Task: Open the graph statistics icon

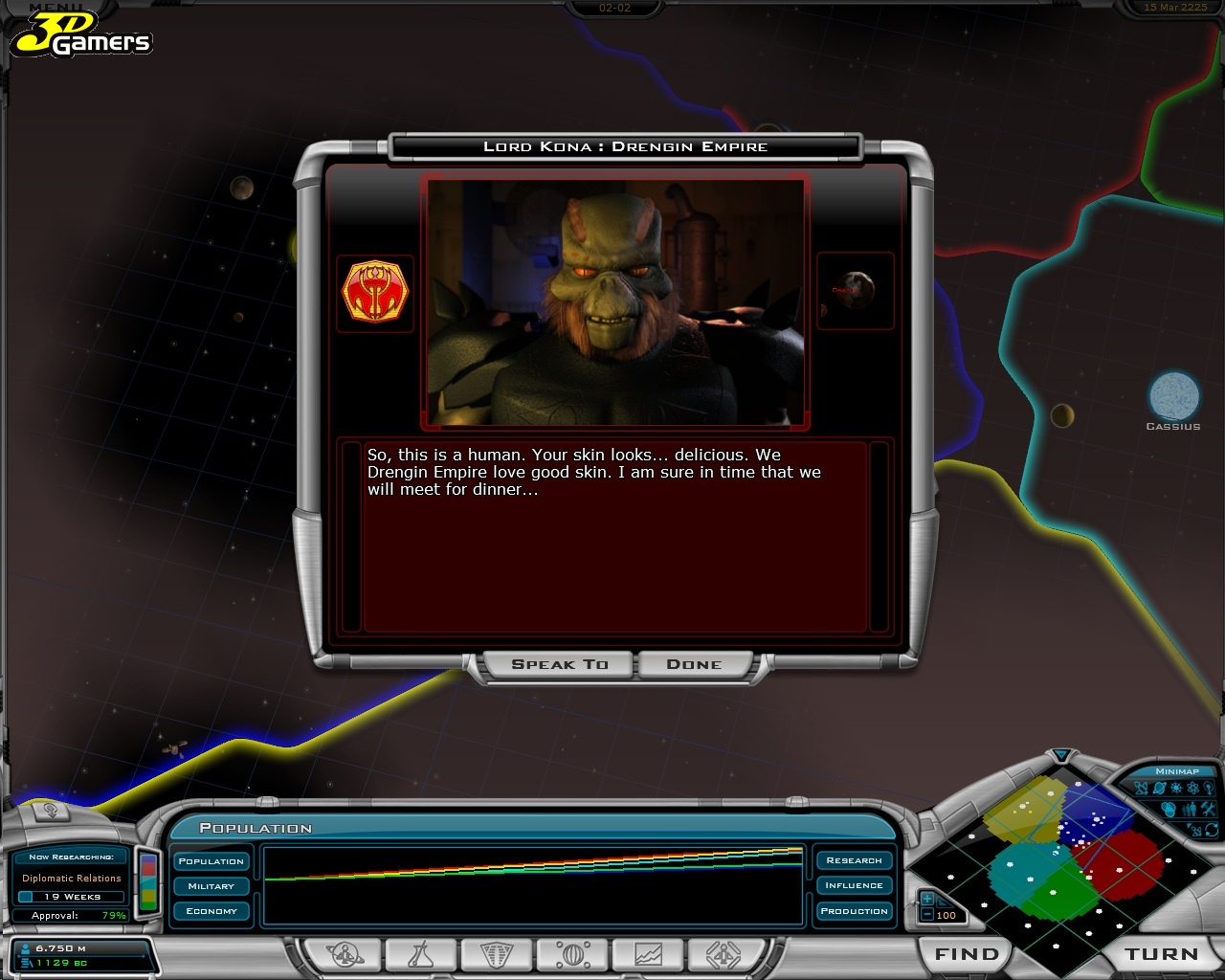Action: [649, 955]
